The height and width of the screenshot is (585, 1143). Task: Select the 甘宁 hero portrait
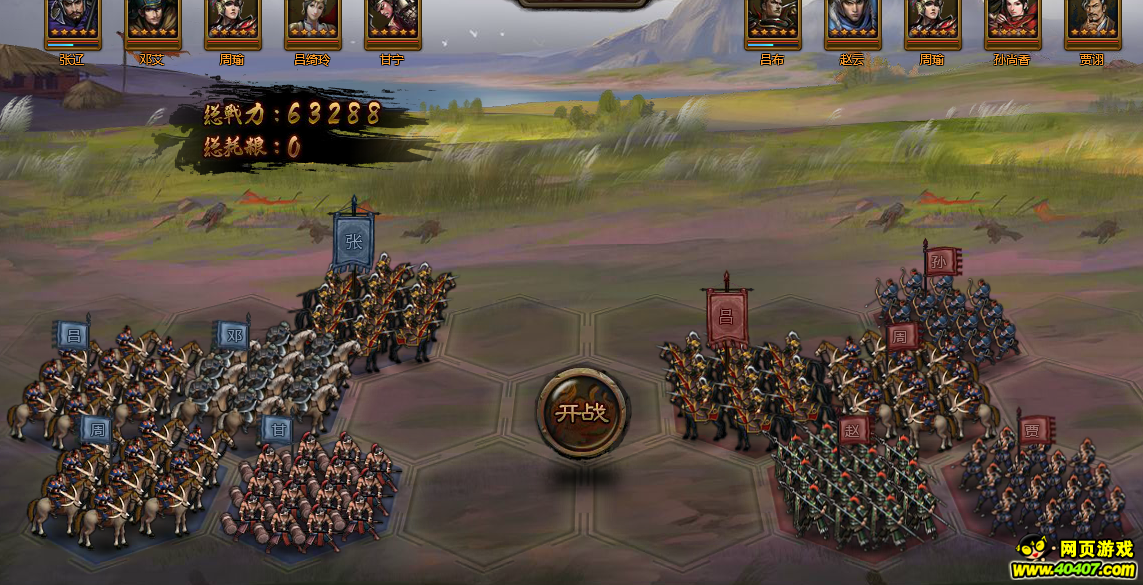(x=392, y=20)
